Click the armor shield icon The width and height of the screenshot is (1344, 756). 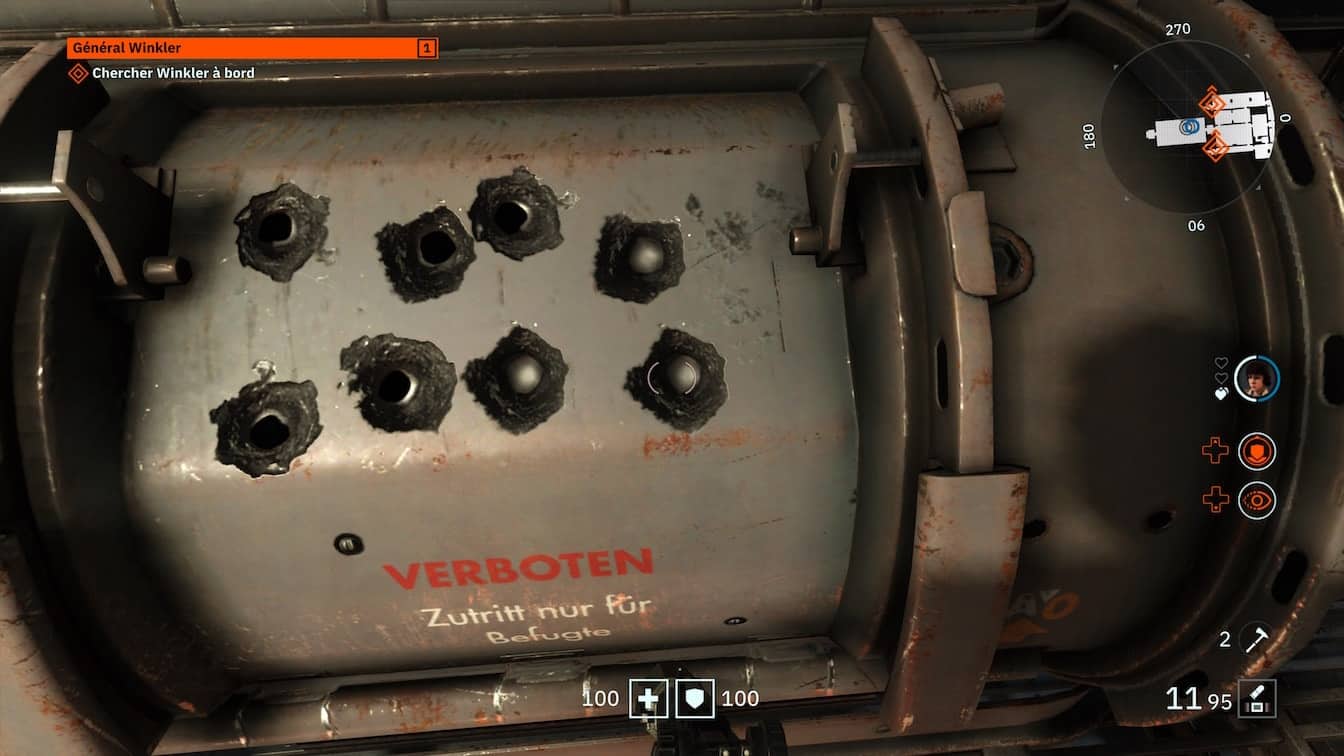(x=695, y=699)
